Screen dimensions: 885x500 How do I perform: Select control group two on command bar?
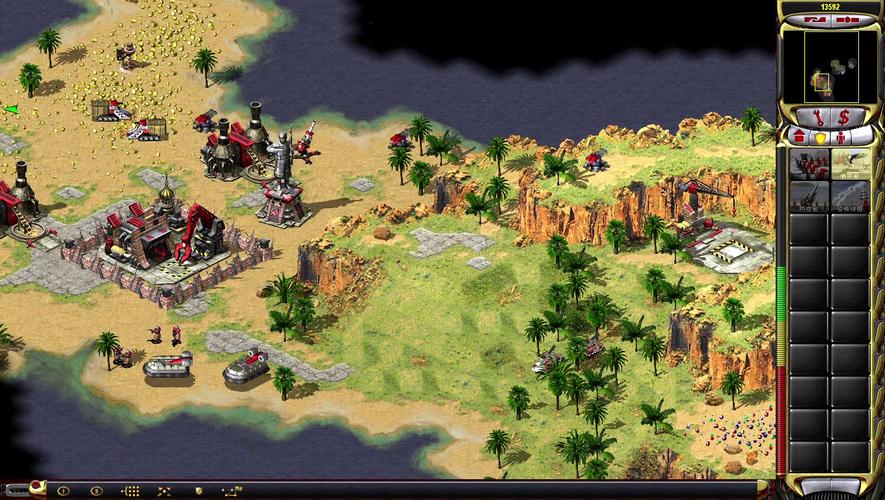[97, 491]
